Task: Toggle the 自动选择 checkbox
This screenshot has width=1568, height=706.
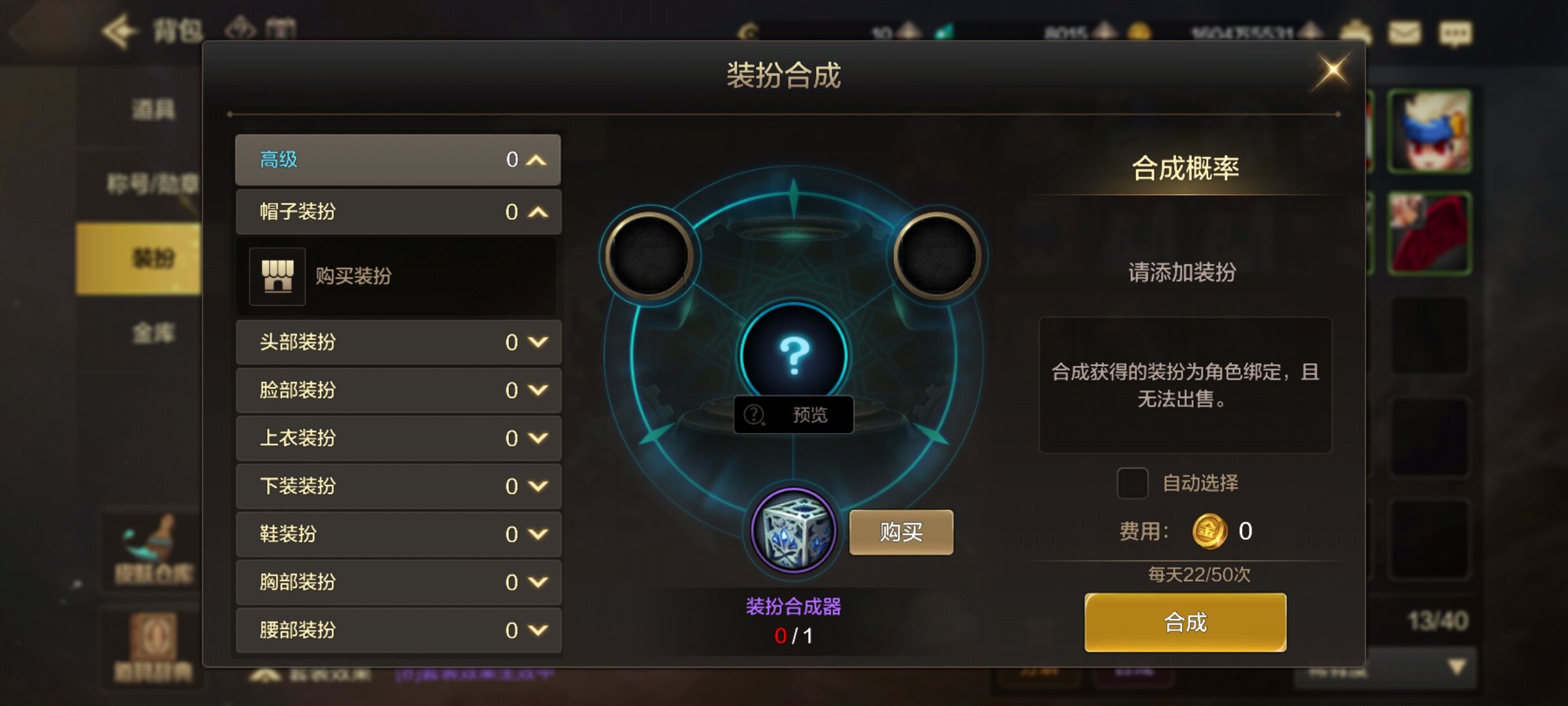Action: point(1132,484)
